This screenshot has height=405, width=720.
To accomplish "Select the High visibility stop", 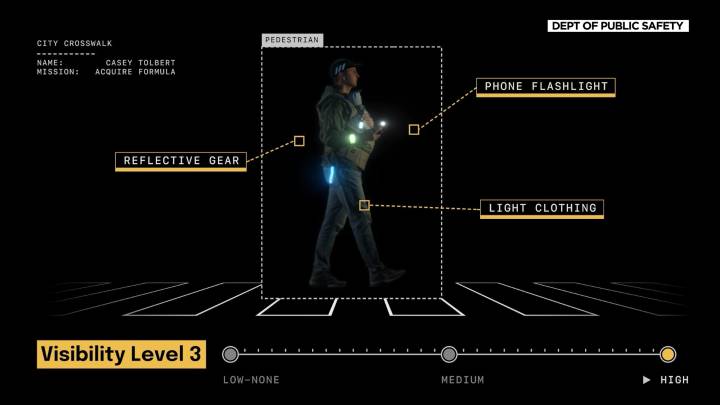I will pyautogui.click(x=668, y=354).
